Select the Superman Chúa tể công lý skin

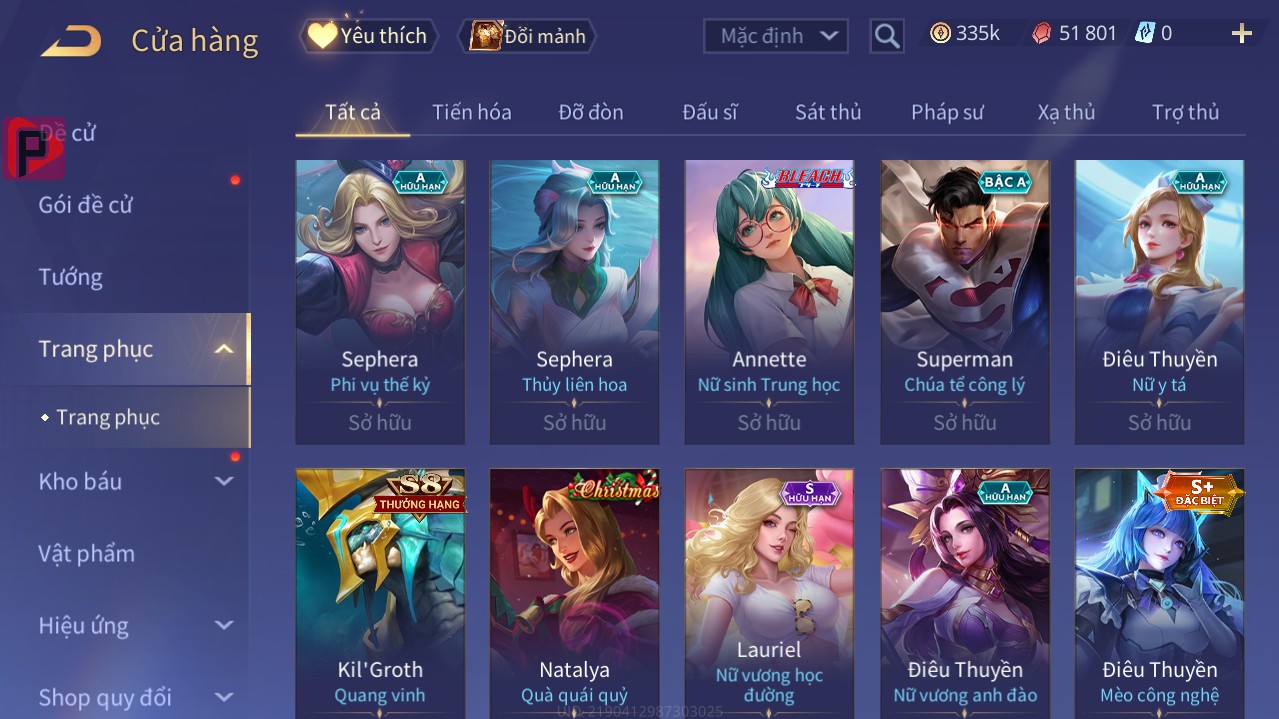pyautogui.click(x=964, y=300)
